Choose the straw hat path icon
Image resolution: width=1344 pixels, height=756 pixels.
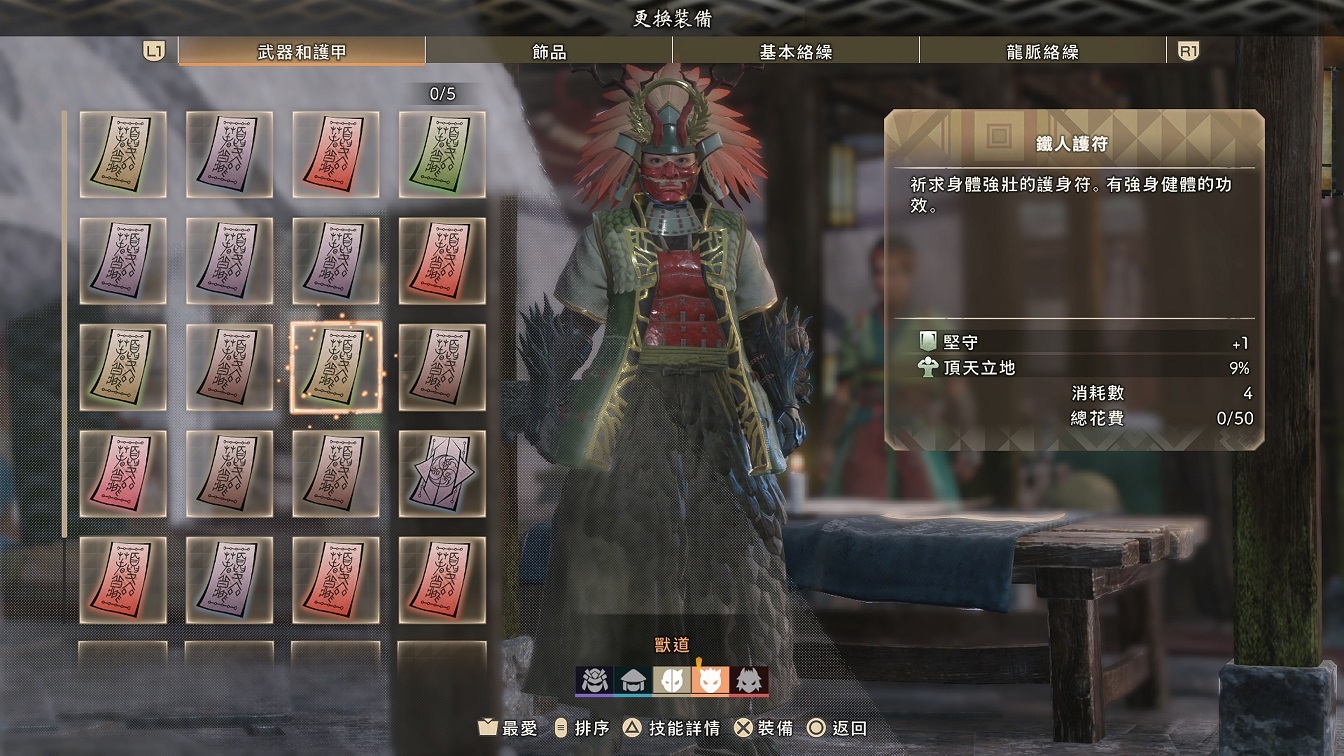632,681
